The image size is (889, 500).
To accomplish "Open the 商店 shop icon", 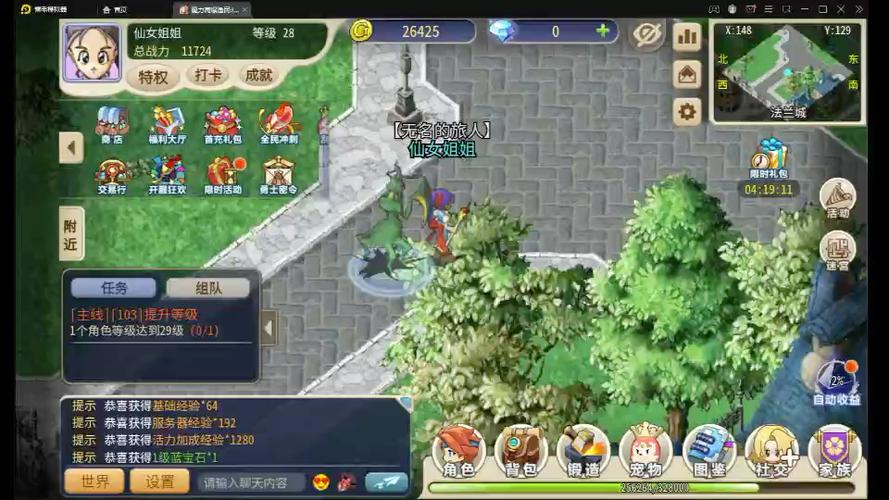I will (111, 127).
